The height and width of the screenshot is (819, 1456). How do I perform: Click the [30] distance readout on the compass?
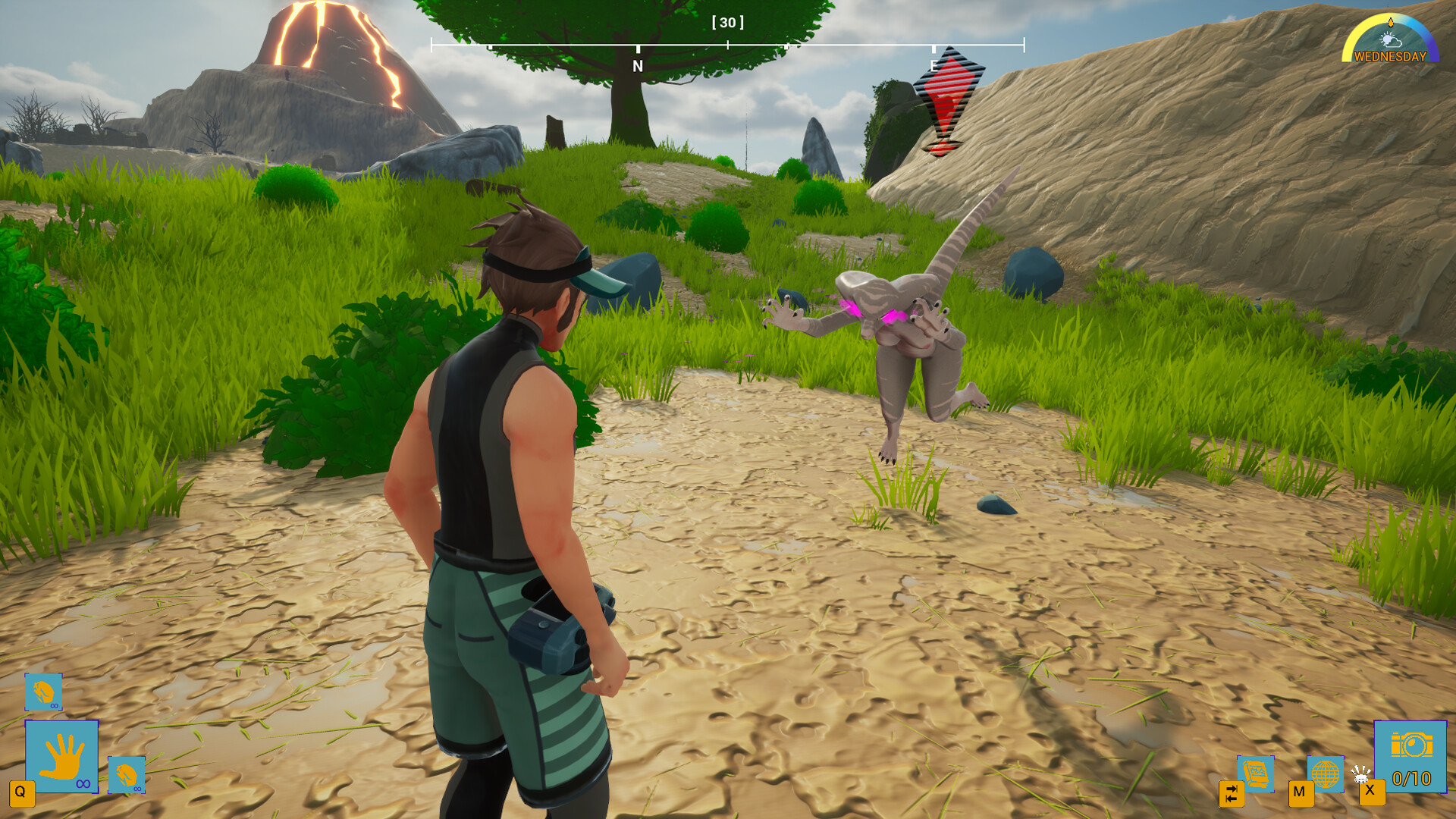[728, 23]
